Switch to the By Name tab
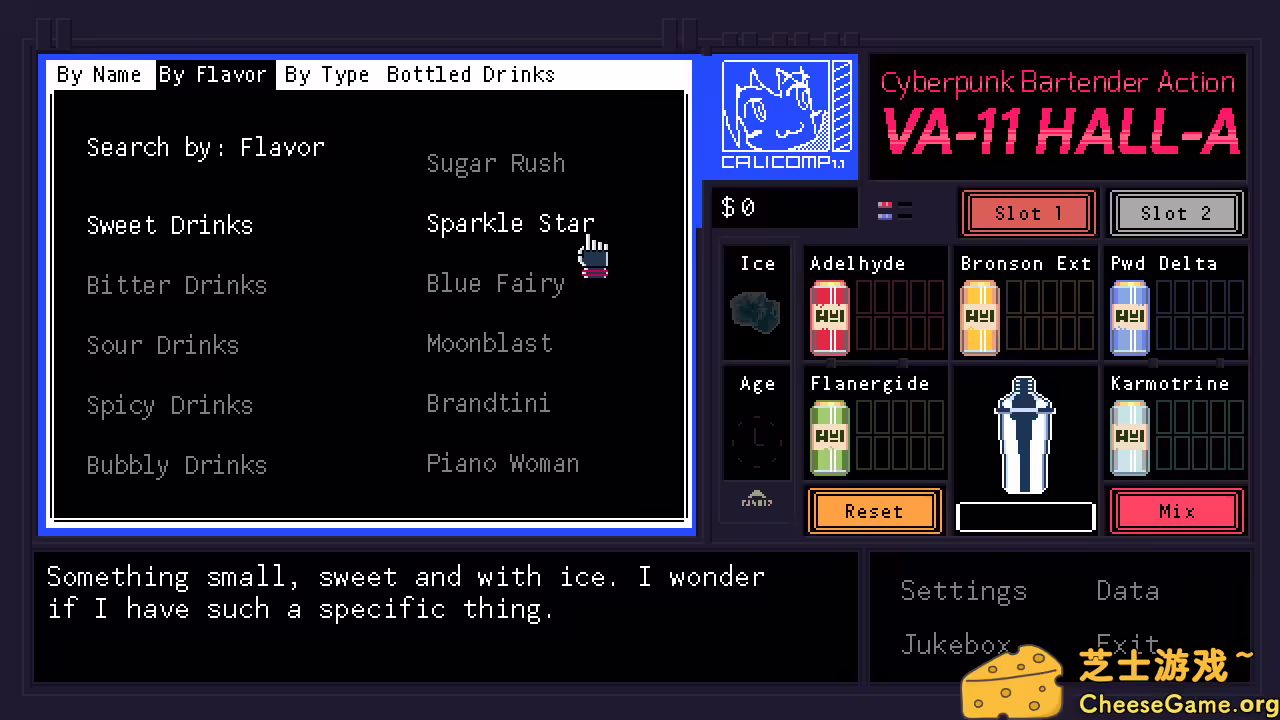Viewport: 1280px width, 720px height. pyautogui.click(x=99, y=74)
